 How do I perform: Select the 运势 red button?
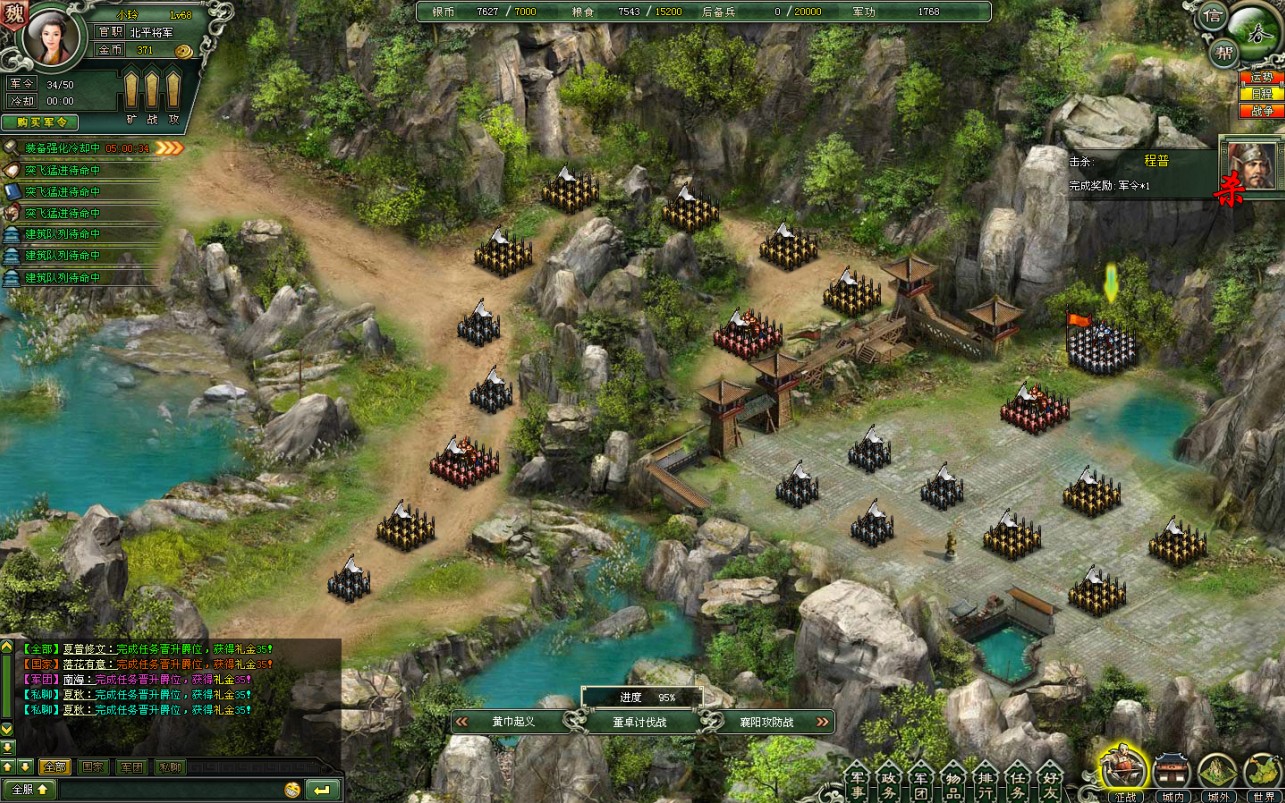[1262, 77]
